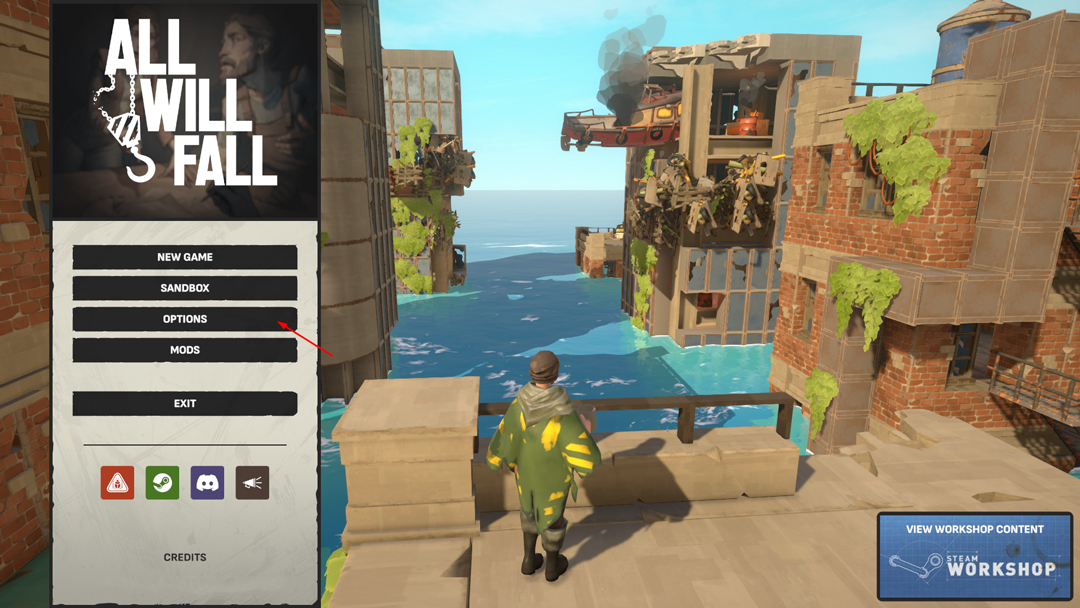Join the Discord via purple icon
Screen dimensions: 1080x608
(x=207, y=483)
